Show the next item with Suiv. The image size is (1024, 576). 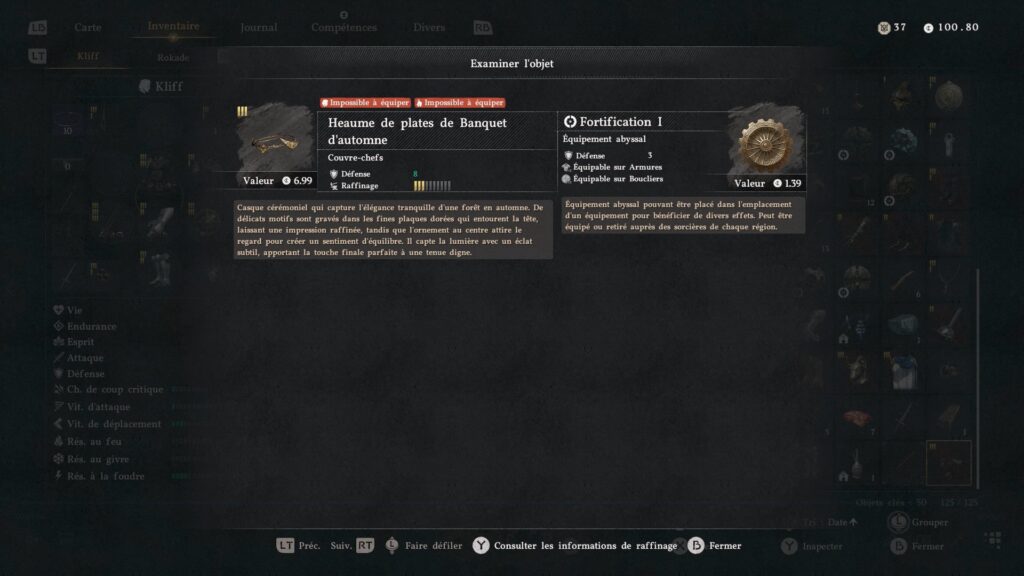[352, 546]
